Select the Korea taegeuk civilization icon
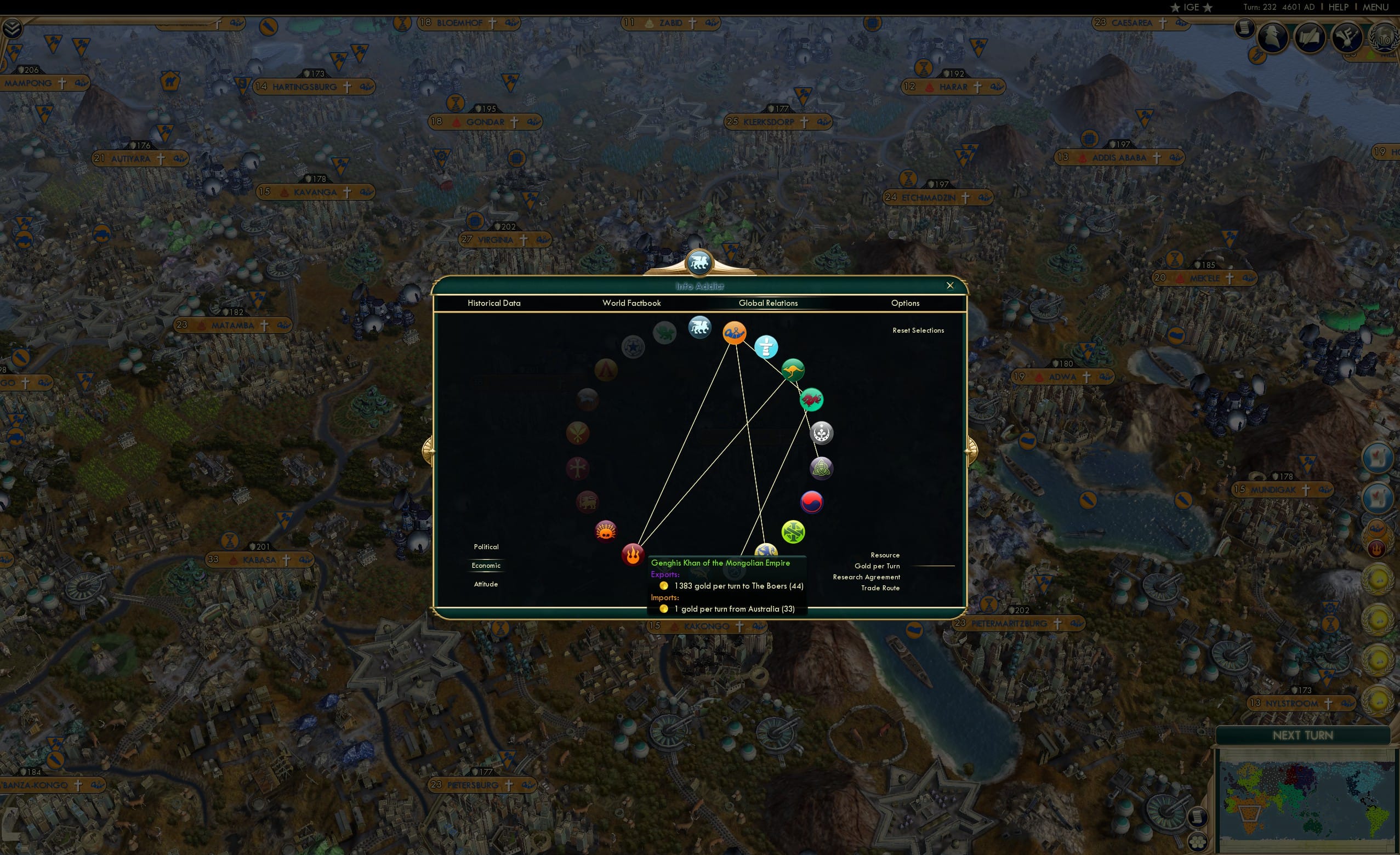Viewport: 1400px width, 855px height. [811, 502]
